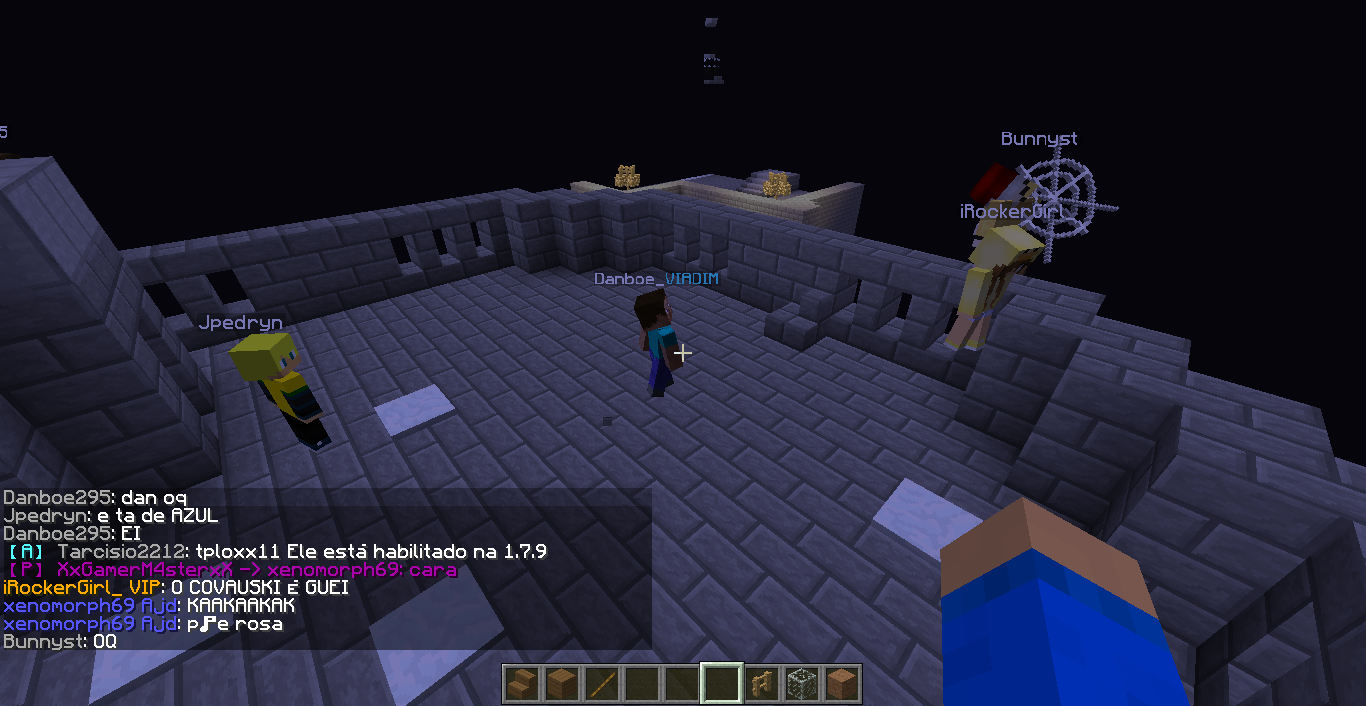Viewport: 1366px width, 706px height.
Task: Select the reddish-brown block in the last slot
Action: pyautogui.click(x=842, y=685)
